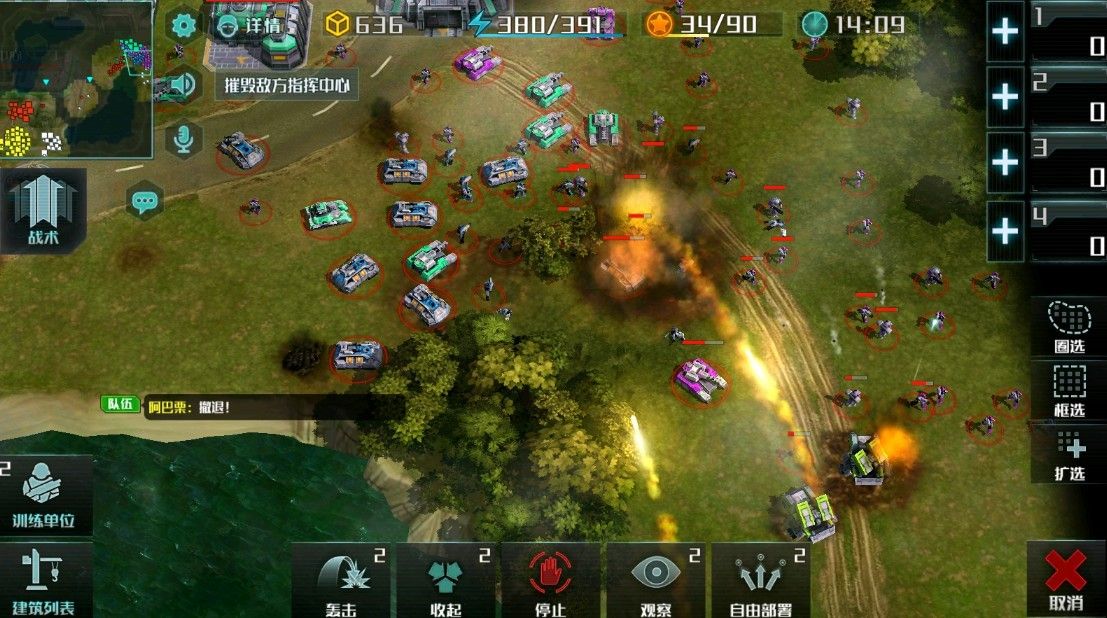Open the 详情 details button
Screen dimensions: 1107x618
pyautogui.click(x=250, y=25)
